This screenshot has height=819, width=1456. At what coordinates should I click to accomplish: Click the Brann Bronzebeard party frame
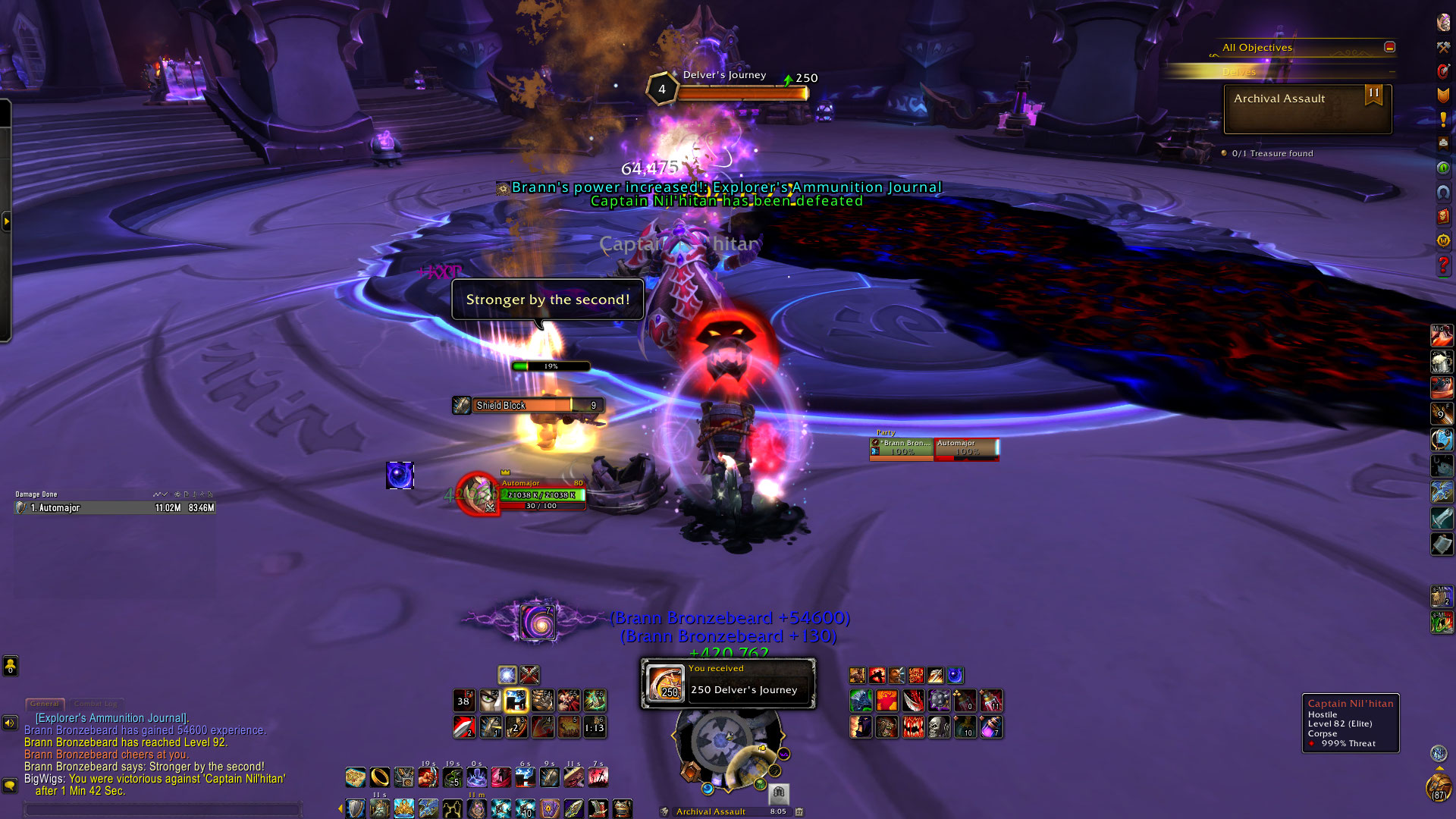[x=902, y=448]
